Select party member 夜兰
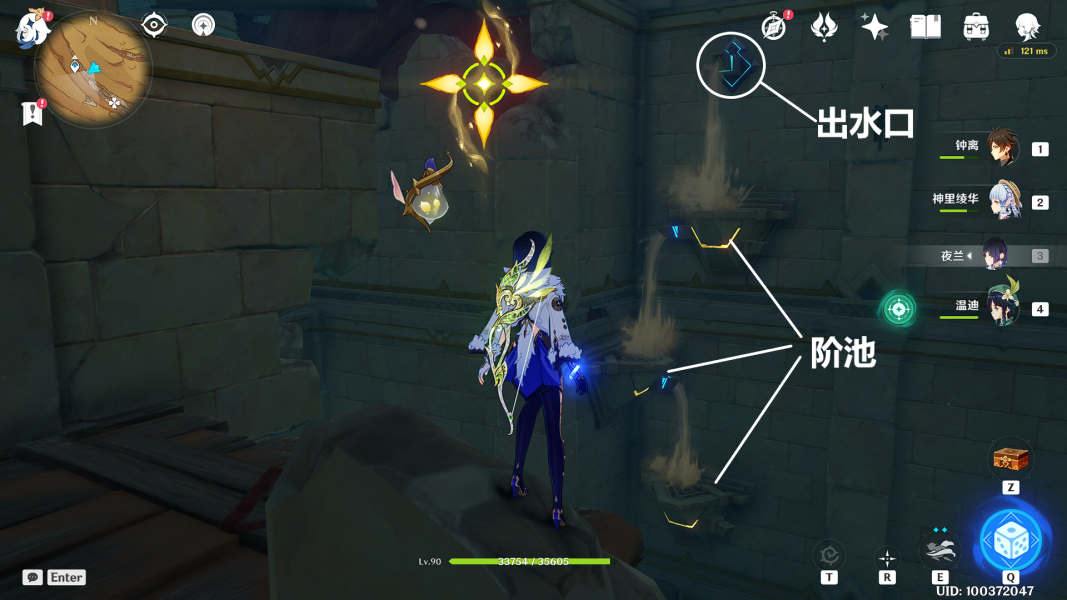 click(996, 255)
